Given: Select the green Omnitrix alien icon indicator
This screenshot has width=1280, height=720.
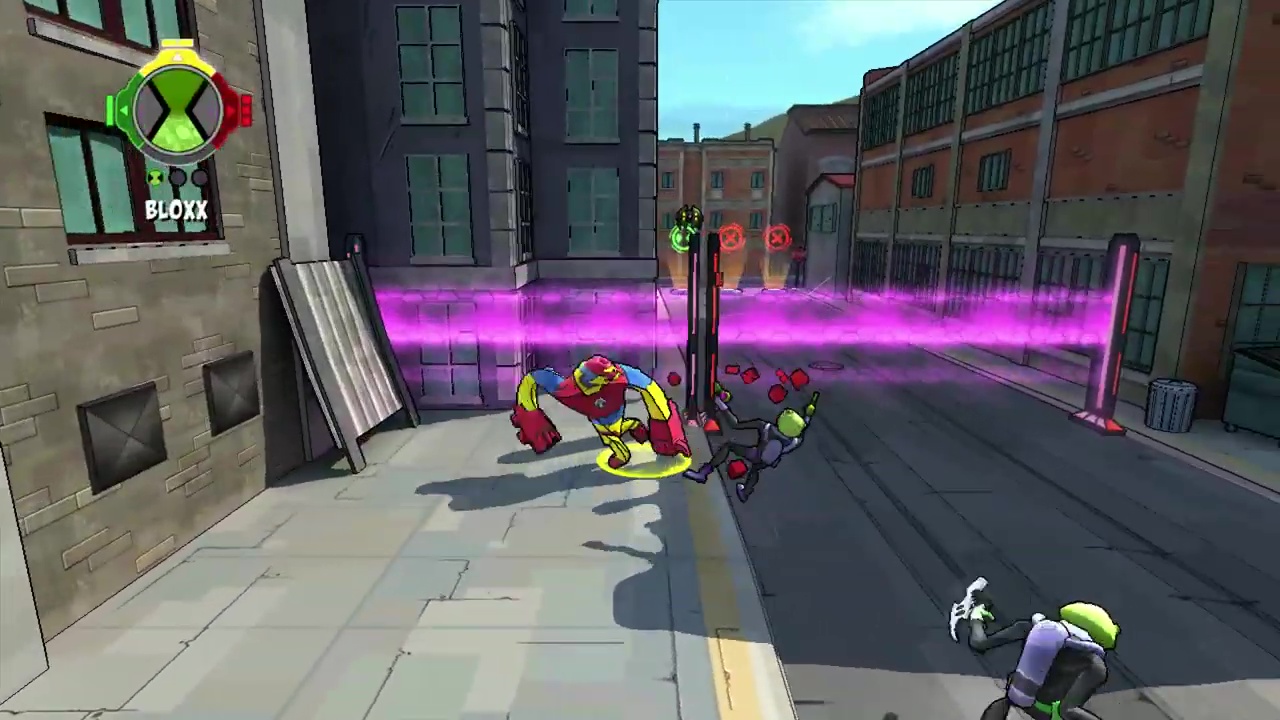Looking at the screenshot, I should coord(155,177).
